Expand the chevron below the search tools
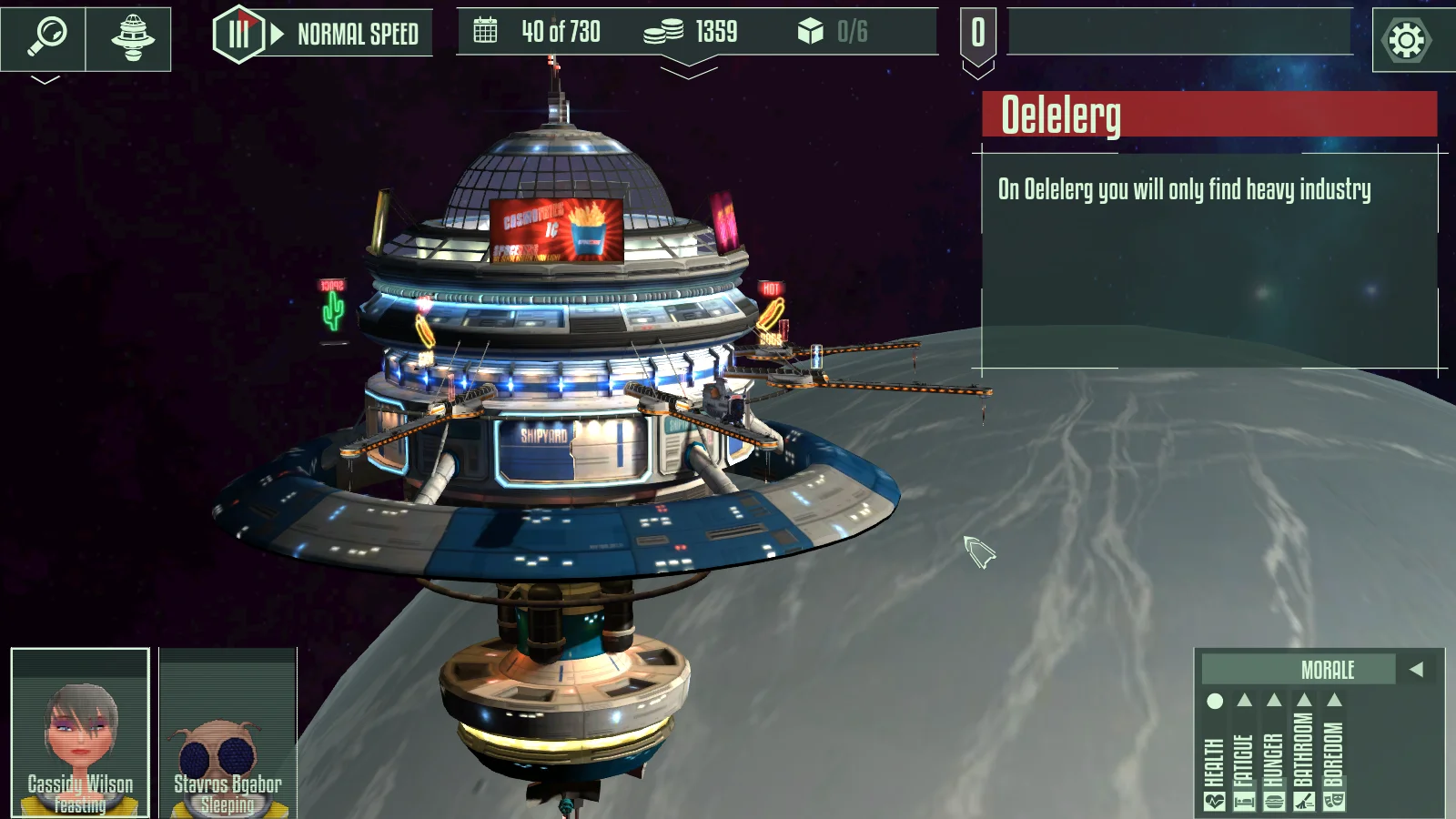 tap(45, 80)
